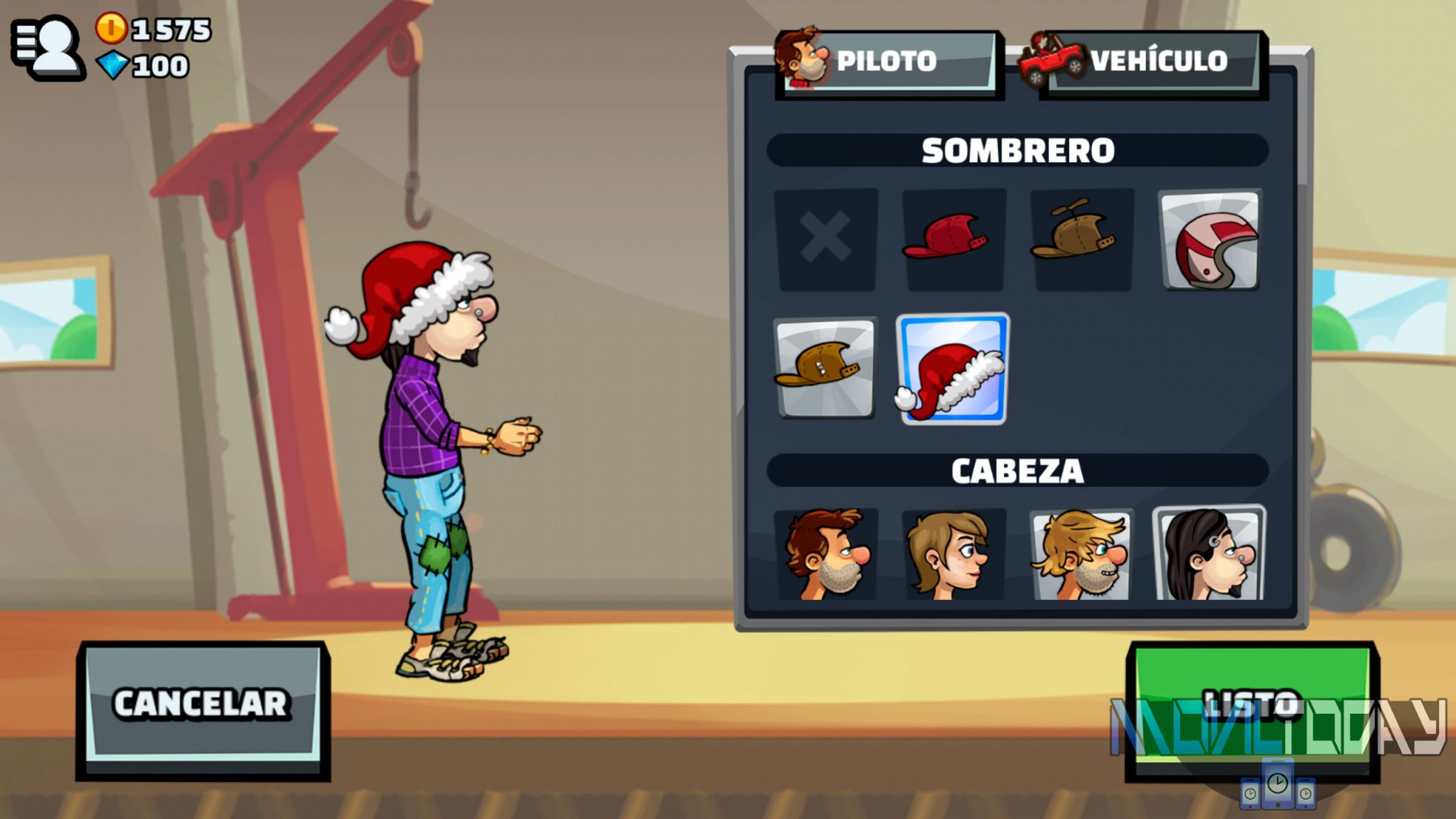1456x819 pixels.
Task: Choose the messy blond bearded head
Action: click(x=1081, y=555)
